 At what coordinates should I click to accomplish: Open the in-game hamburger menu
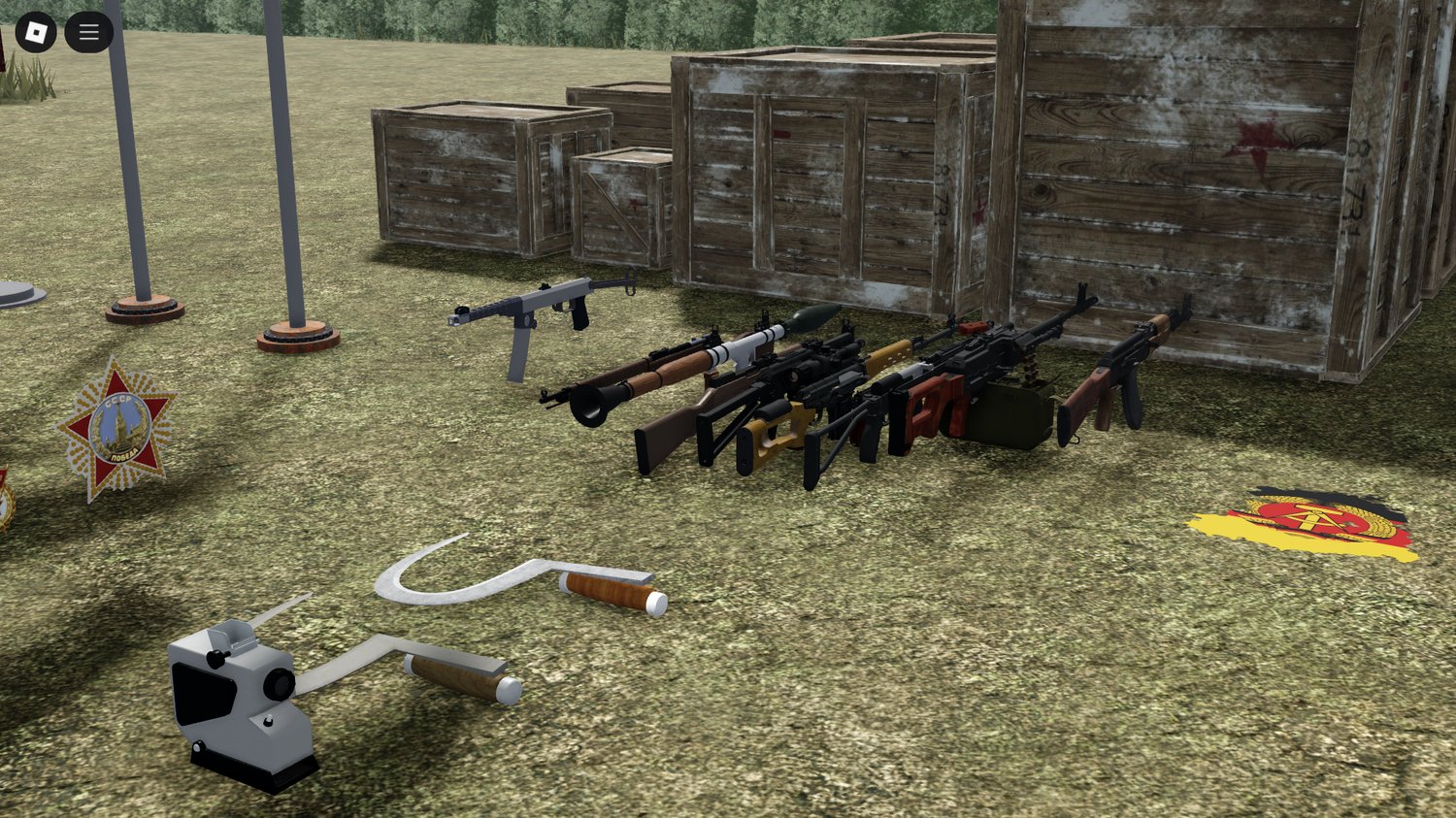tap(87, 30)
